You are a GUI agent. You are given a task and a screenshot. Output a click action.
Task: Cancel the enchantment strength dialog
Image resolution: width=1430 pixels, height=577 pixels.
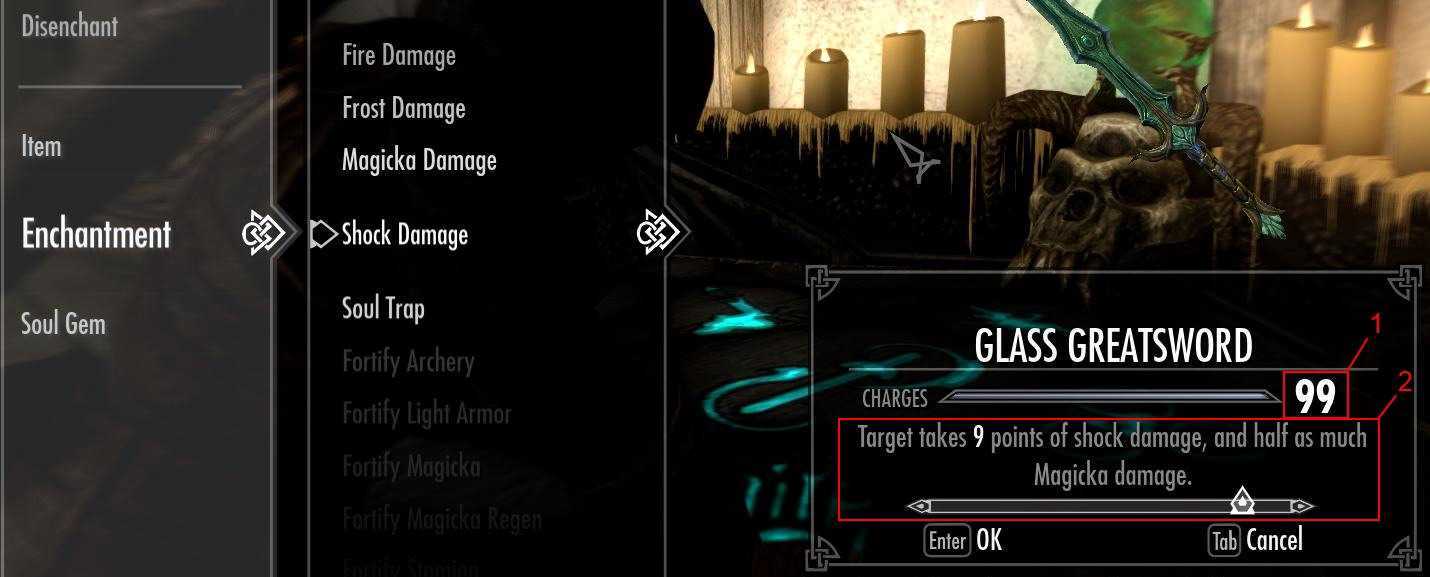click(x=1256, y=541)
